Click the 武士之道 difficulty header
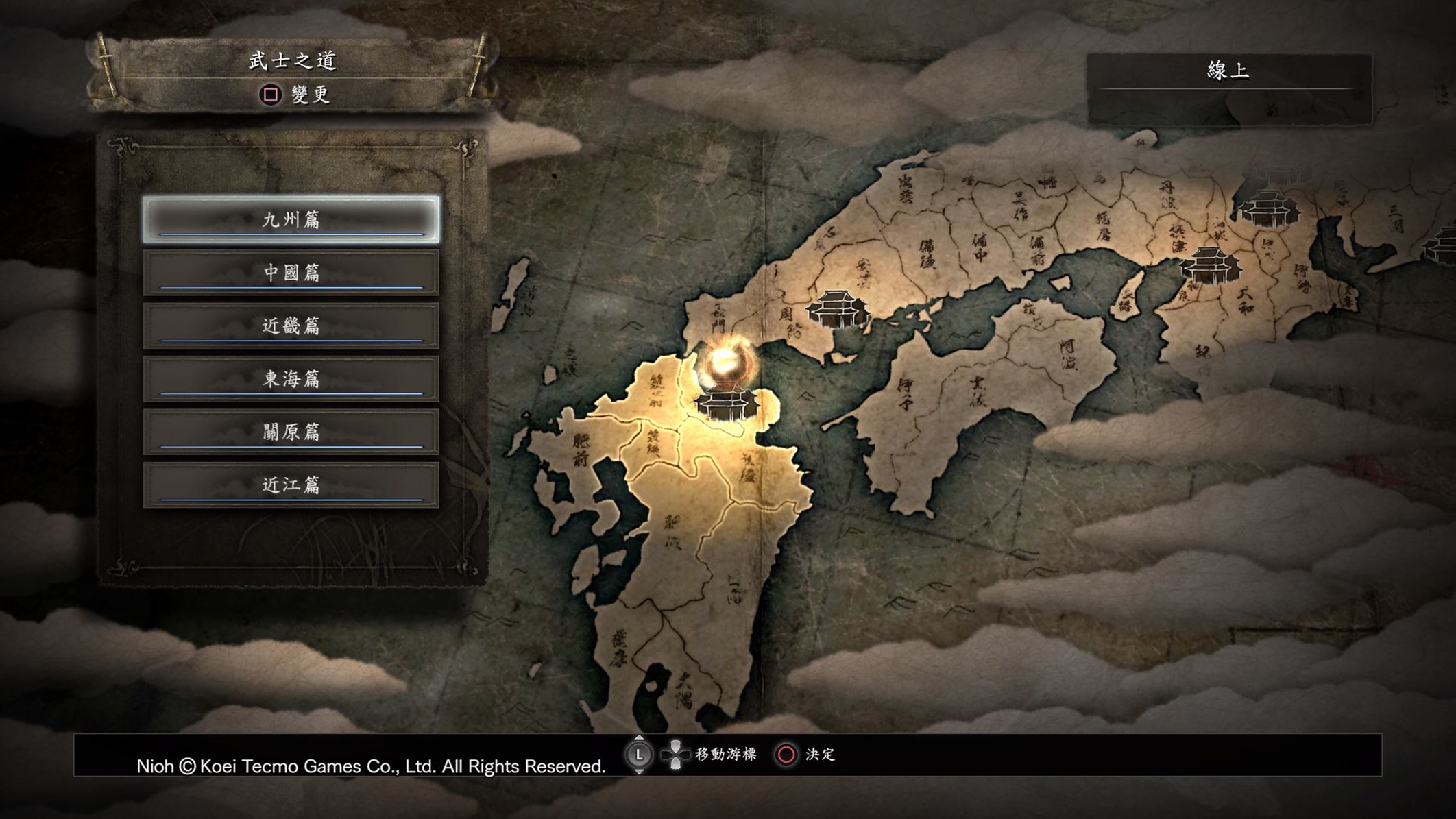This screenshot has height=819, width=1456. [x=293, y=62]
